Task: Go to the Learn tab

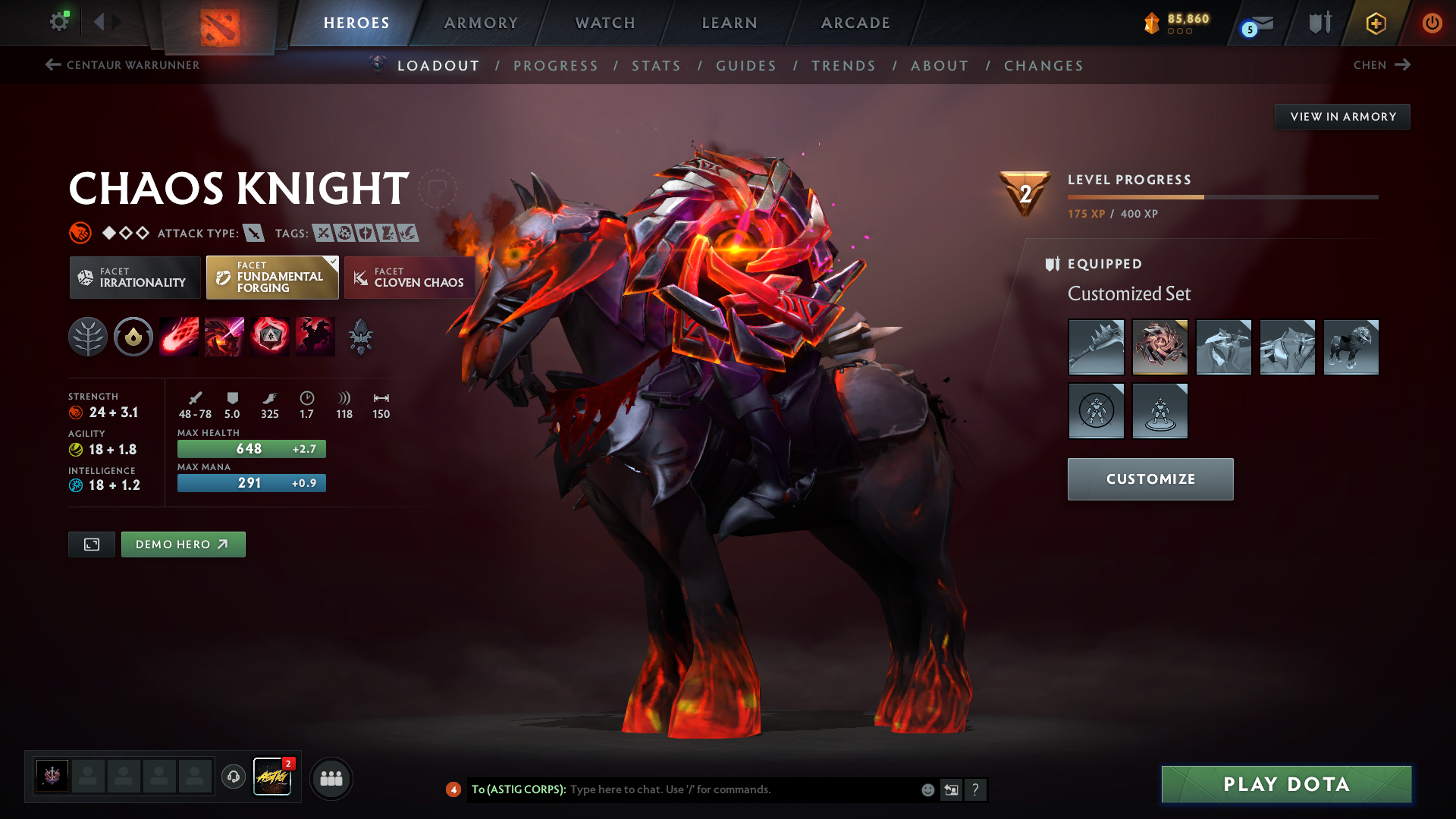Action: click(x=730, y=23)
